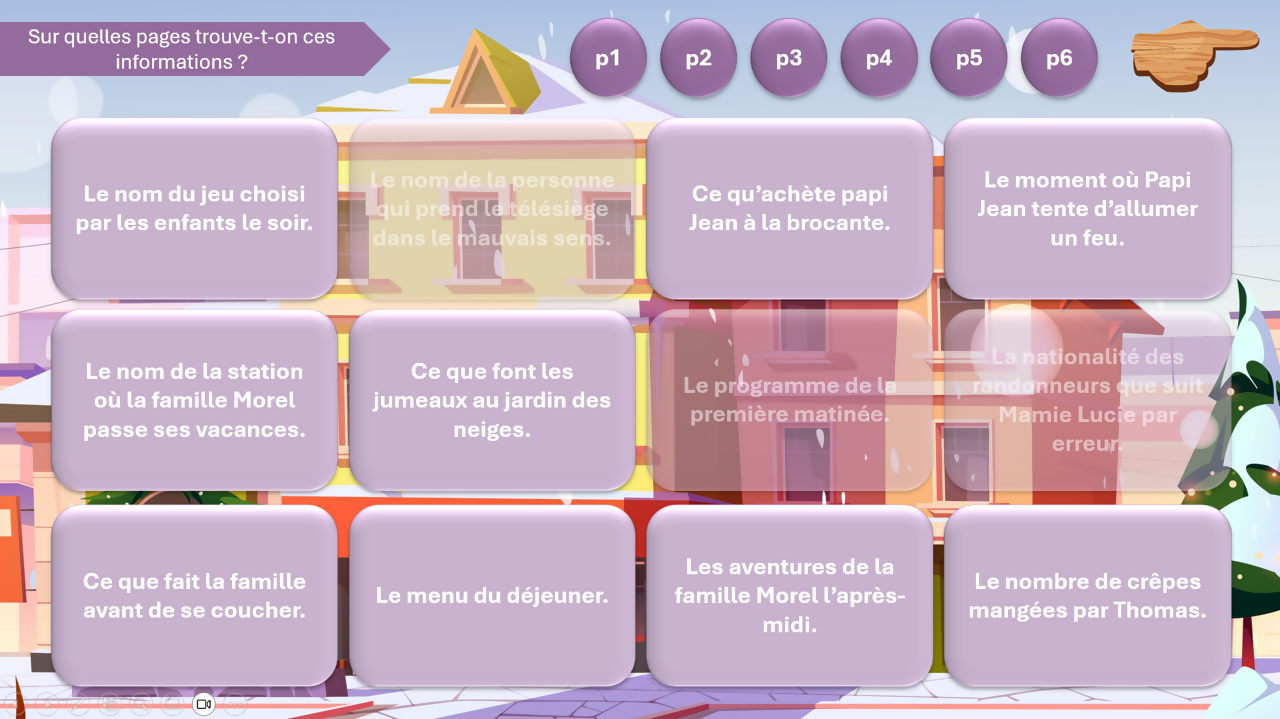This screenshot has width=1280, height=719.
Task: Choose page p2
Action: tap(698, 58)
